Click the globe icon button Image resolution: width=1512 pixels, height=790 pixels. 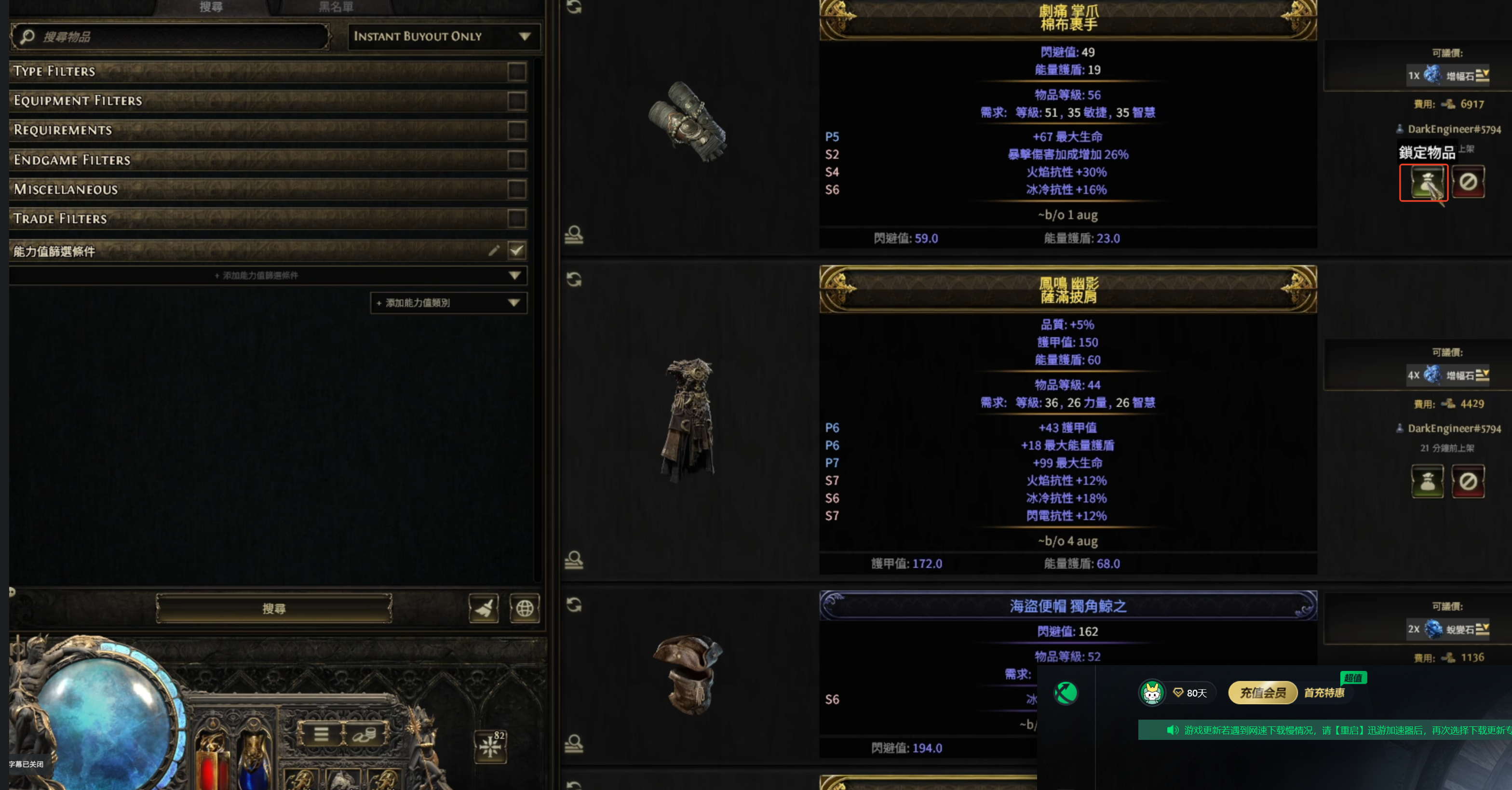(524, 609)
